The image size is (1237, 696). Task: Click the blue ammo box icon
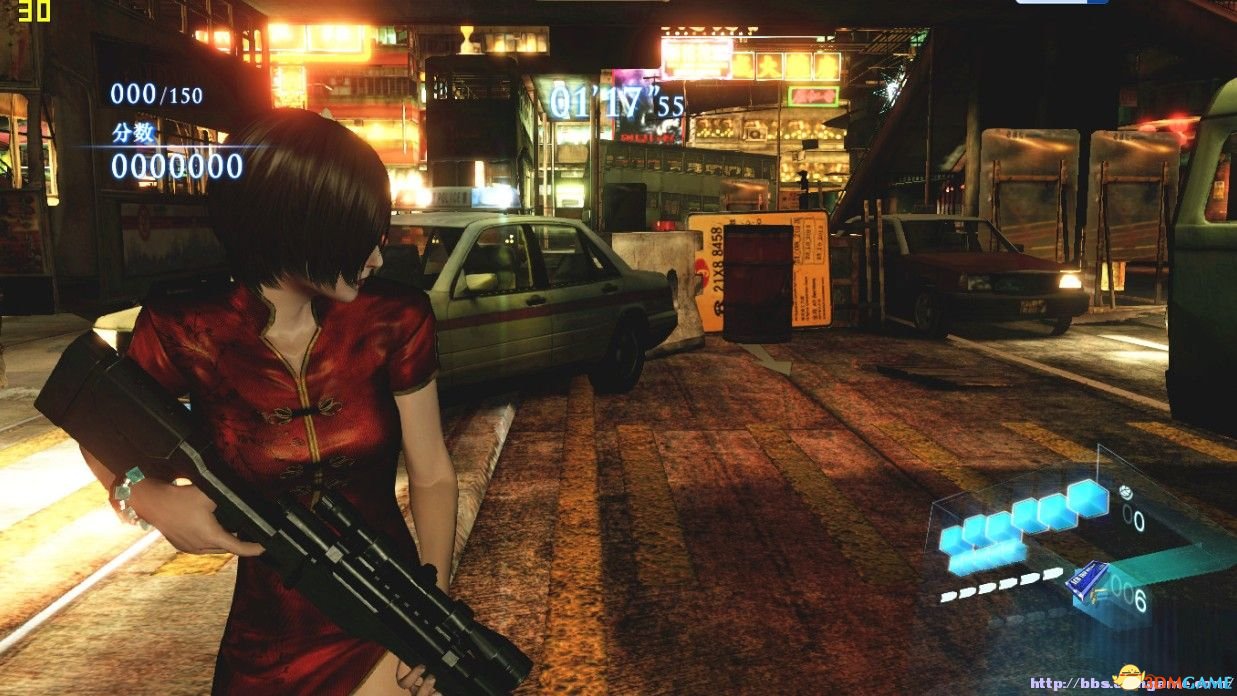point(1087,580)
